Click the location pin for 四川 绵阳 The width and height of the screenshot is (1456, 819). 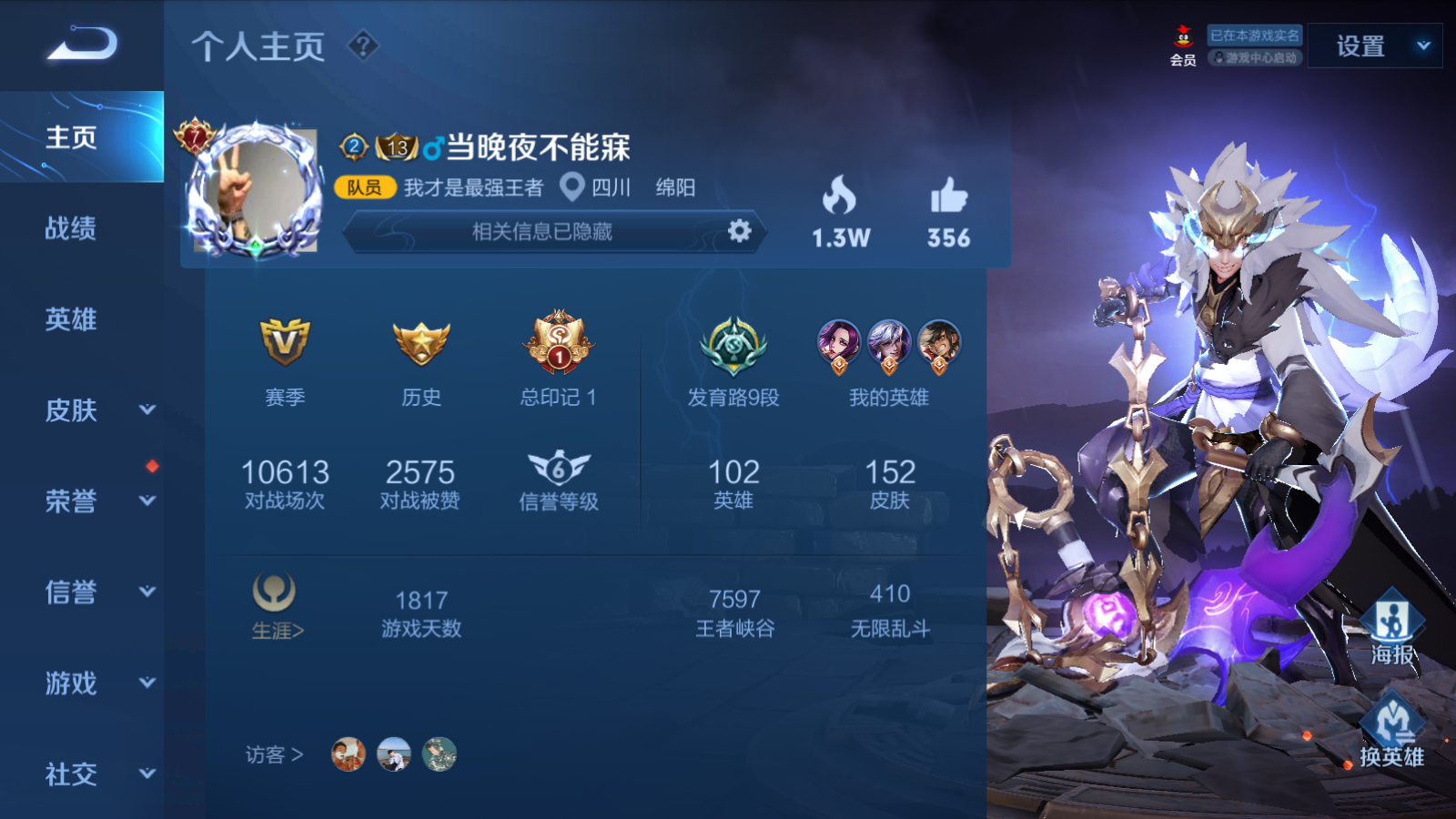pos(573,189)
